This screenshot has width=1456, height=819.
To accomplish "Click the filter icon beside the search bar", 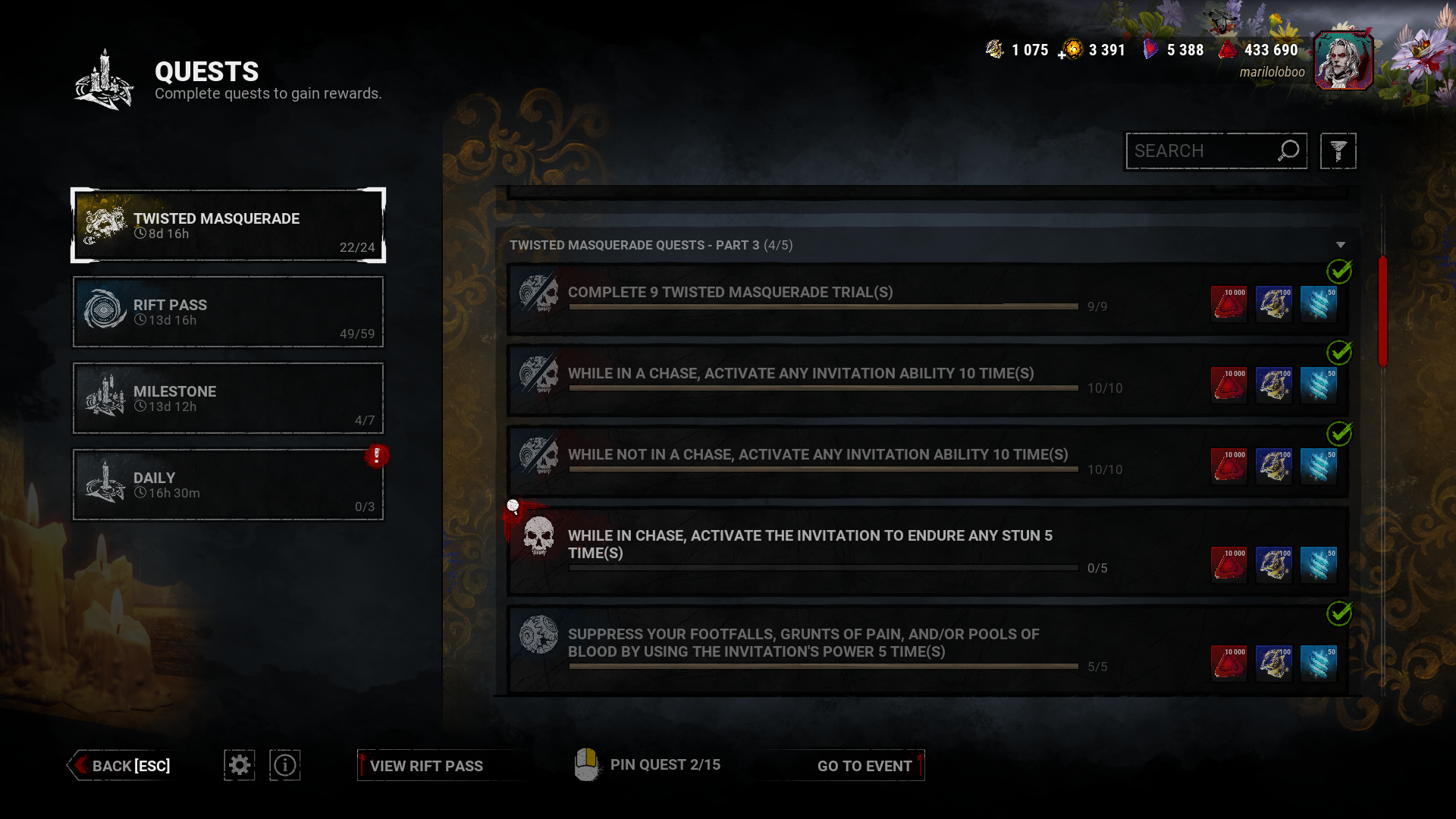I will tap(1338, 151).
